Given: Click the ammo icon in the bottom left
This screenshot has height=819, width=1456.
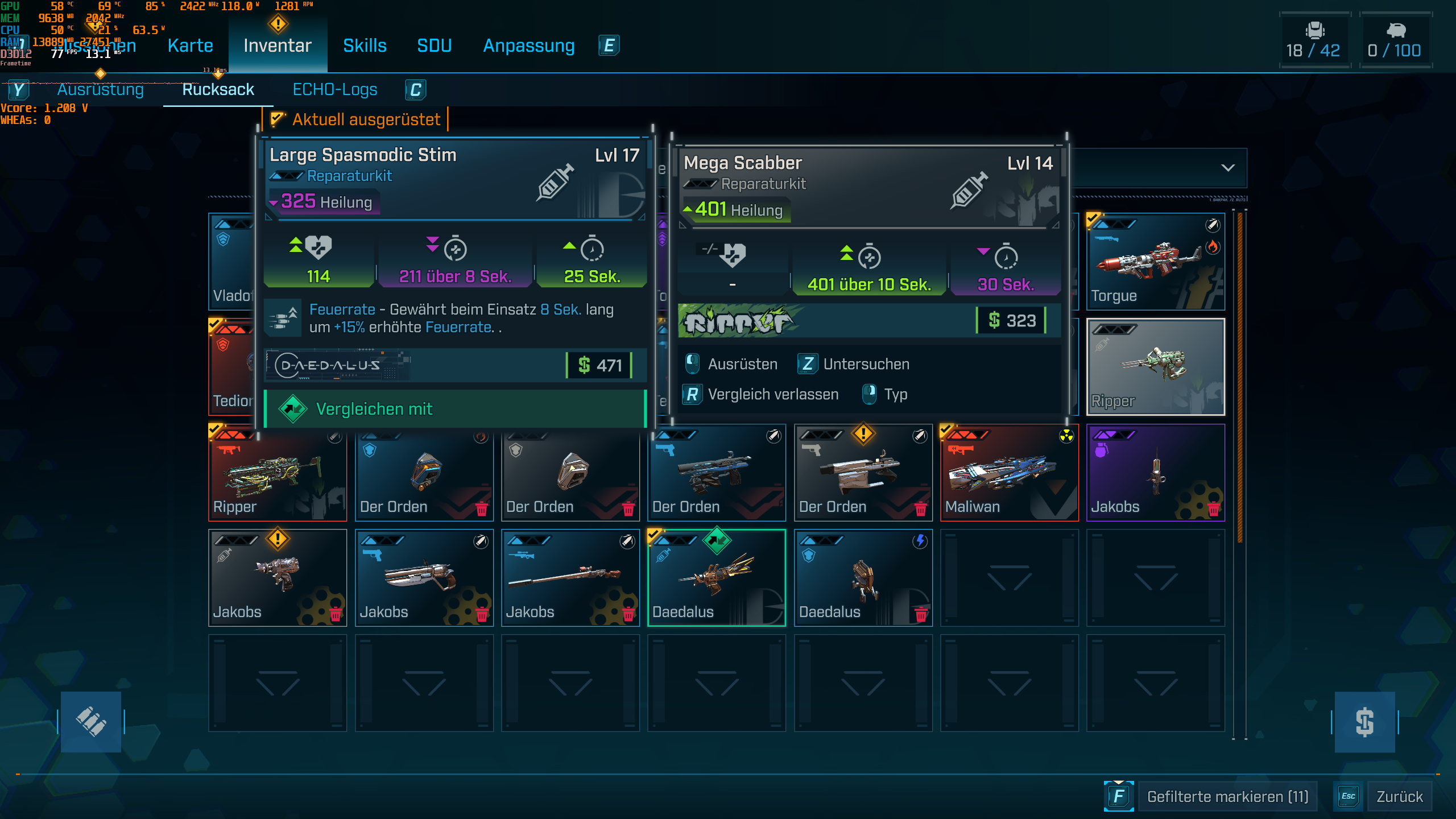Looking at the screenshot, I should pos(91,721).
